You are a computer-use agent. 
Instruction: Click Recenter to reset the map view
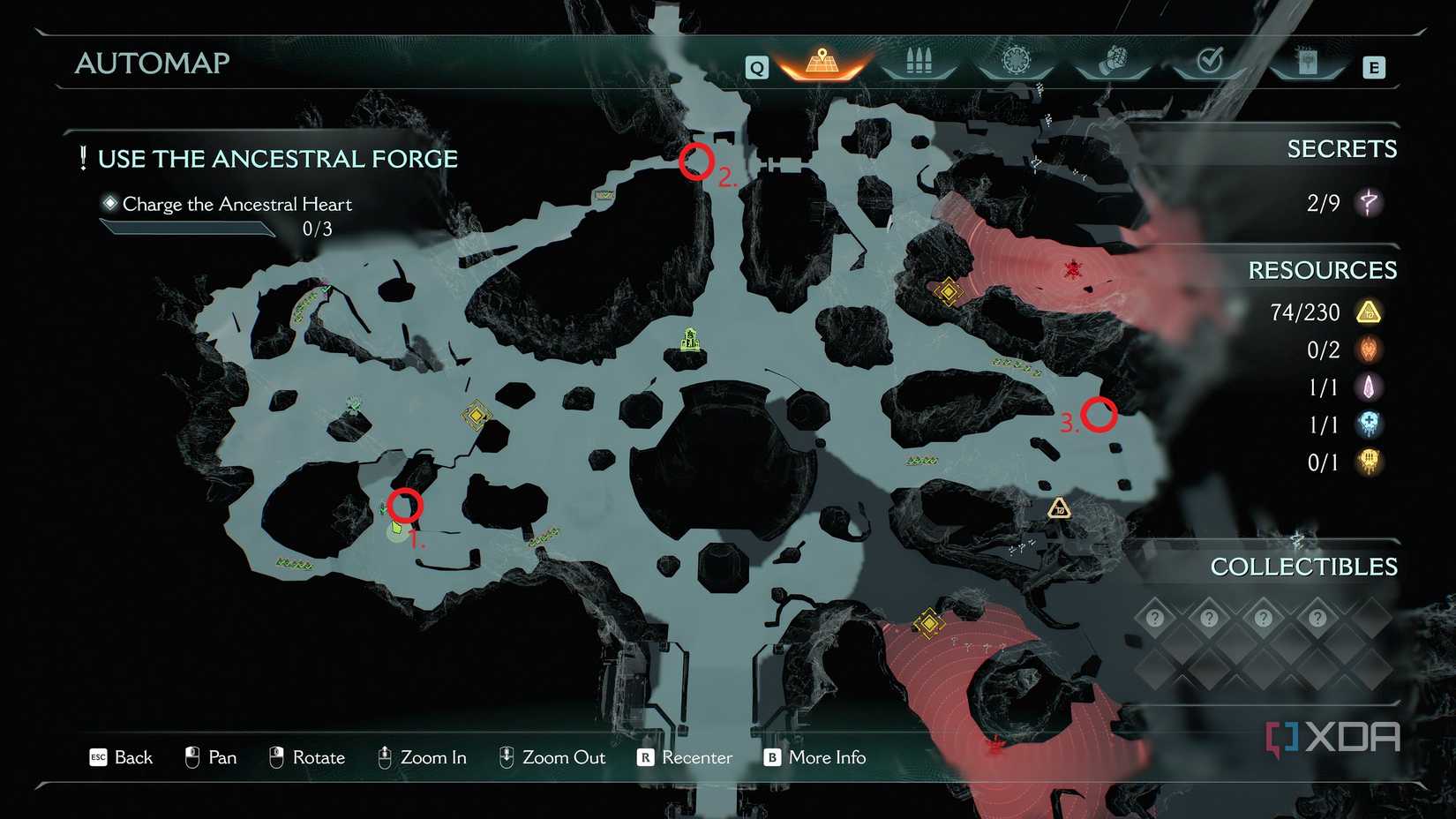pyautogui.click(x=696, y=757)
